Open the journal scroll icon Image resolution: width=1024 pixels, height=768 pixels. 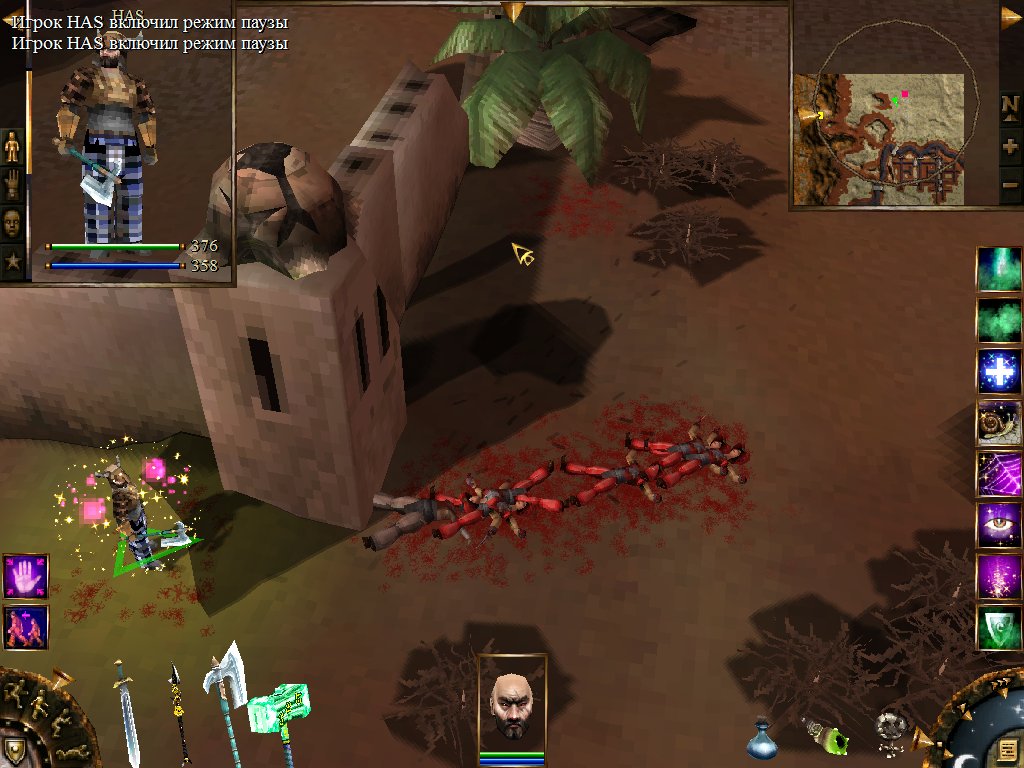[x=1008, y=749]
